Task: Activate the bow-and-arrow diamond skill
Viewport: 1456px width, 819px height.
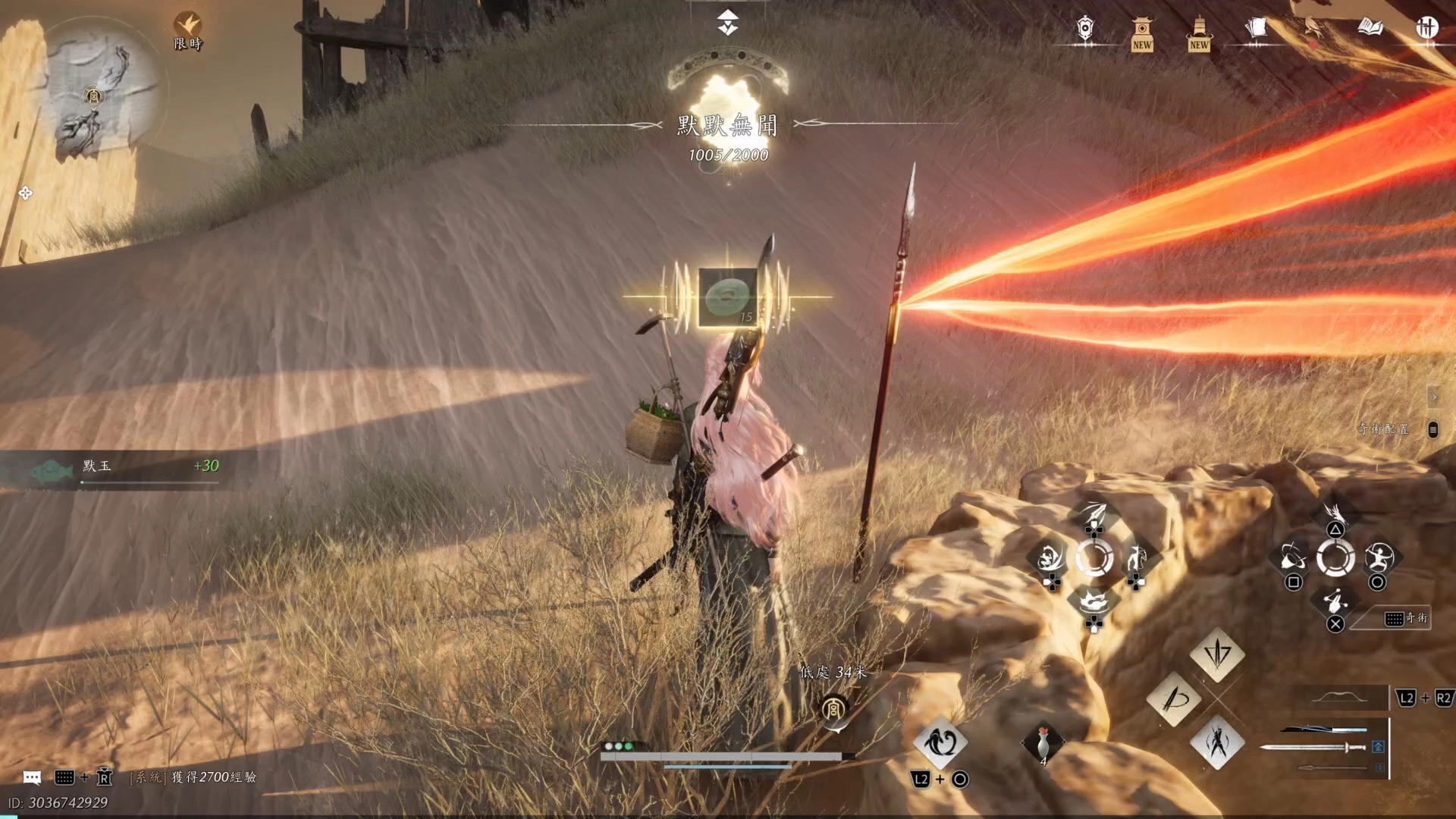Action: [x=1173, y=698]
